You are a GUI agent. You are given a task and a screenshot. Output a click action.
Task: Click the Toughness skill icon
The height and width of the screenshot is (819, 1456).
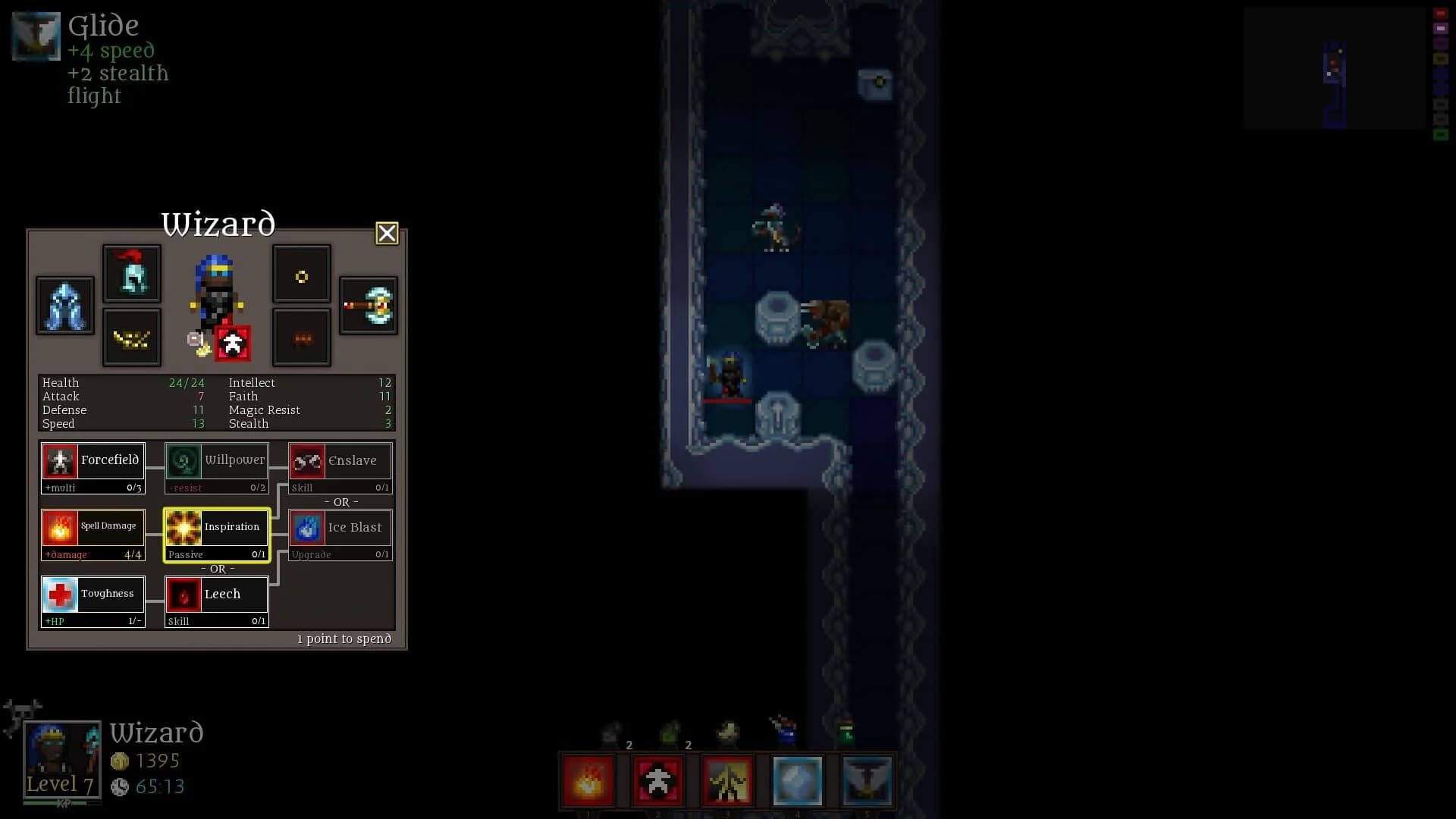[93, 601]
